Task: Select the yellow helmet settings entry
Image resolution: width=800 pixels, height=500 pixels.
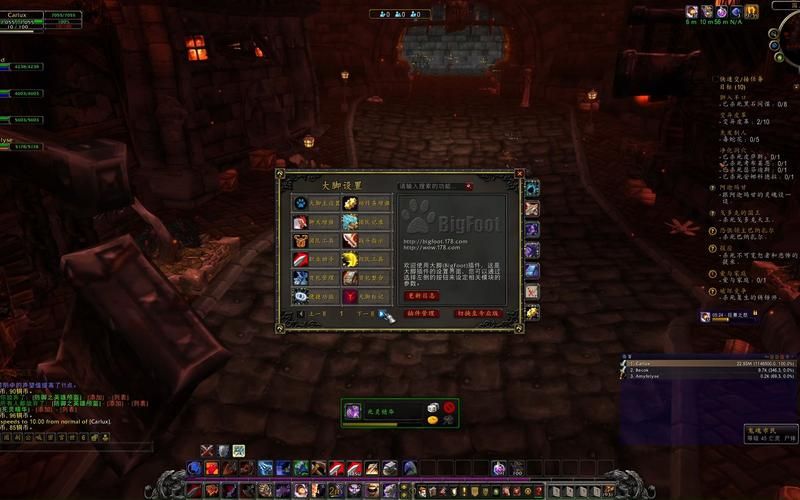Action: (350, 260)
